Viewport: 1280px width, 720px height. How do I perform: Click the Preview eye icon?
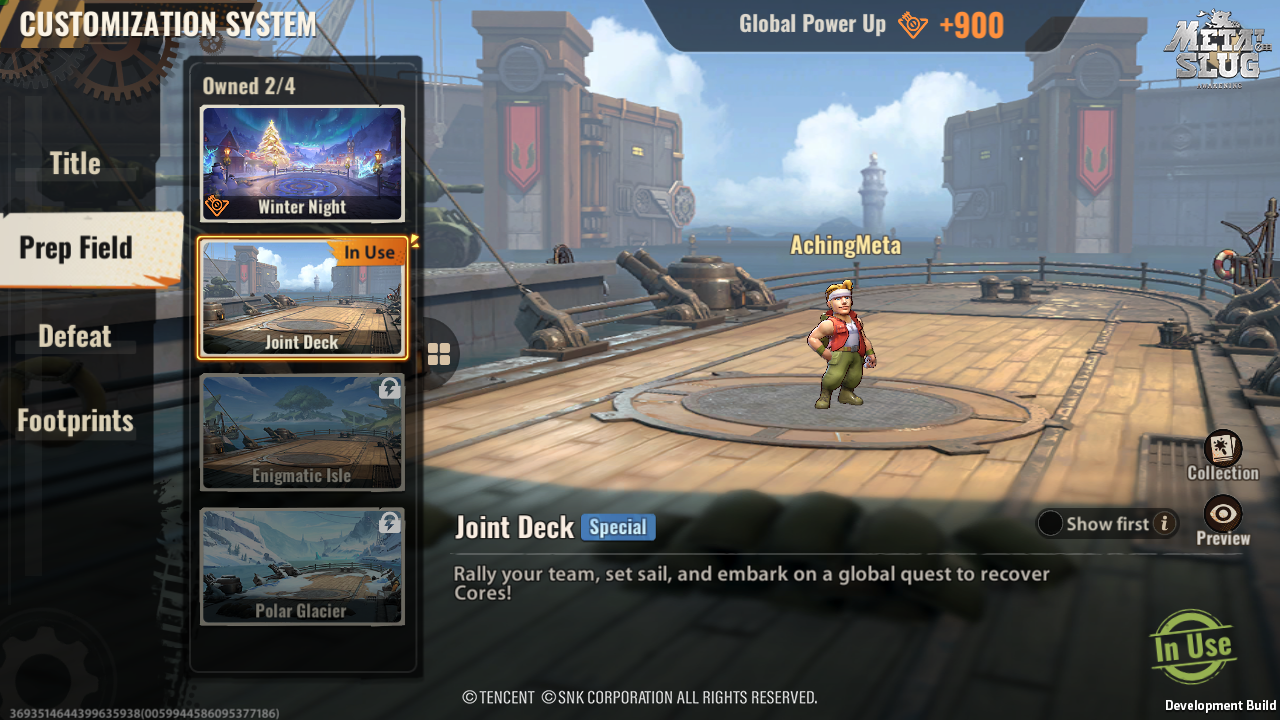pyautogui.click(x=1222, y=515)
